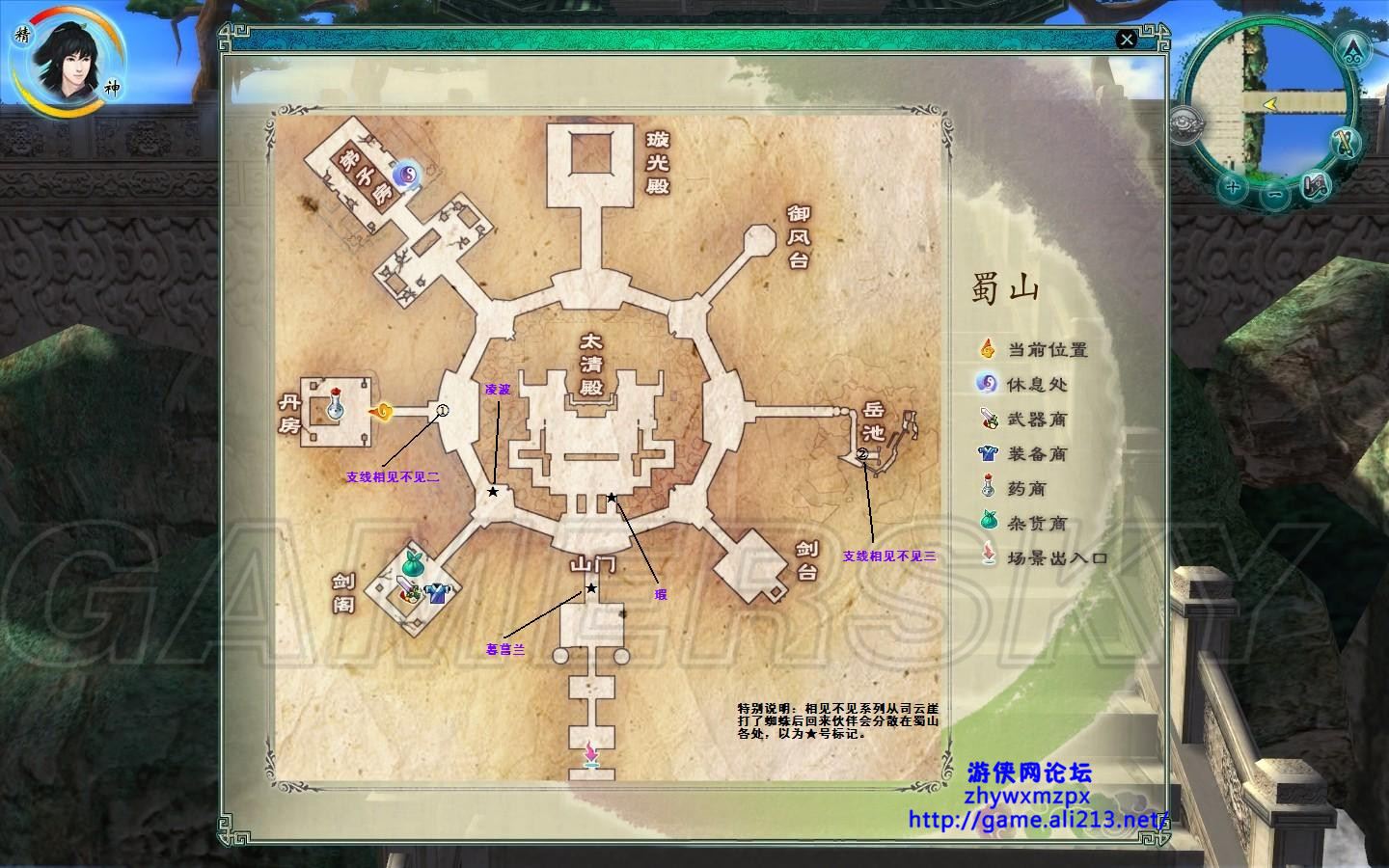
Task: Click the minimap zoom-in plus button
Action: [x=1232, y=186]
